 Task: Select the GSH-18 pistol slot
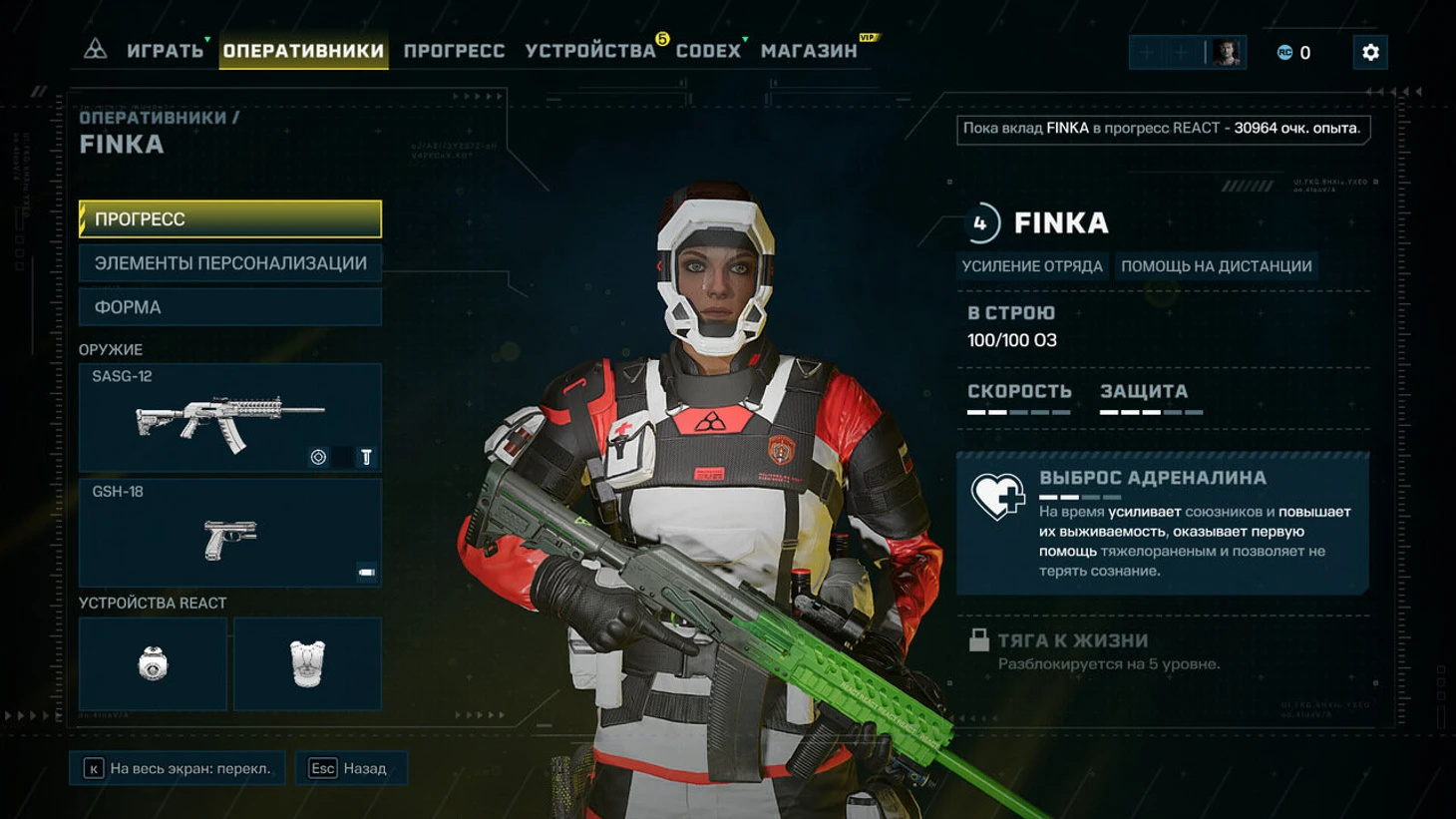pos(230,534)
